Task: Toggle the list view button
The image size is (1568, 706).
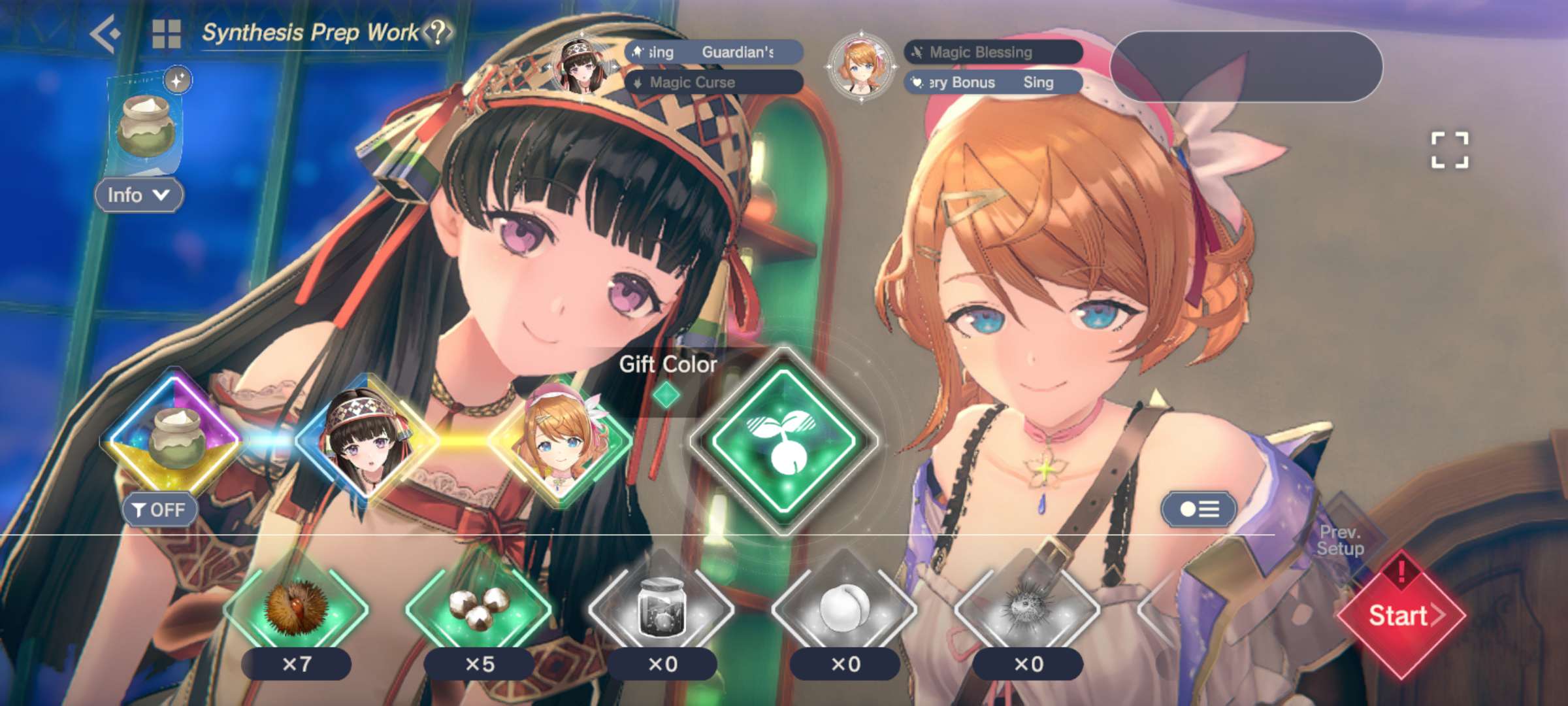Action: [1199, 509]
